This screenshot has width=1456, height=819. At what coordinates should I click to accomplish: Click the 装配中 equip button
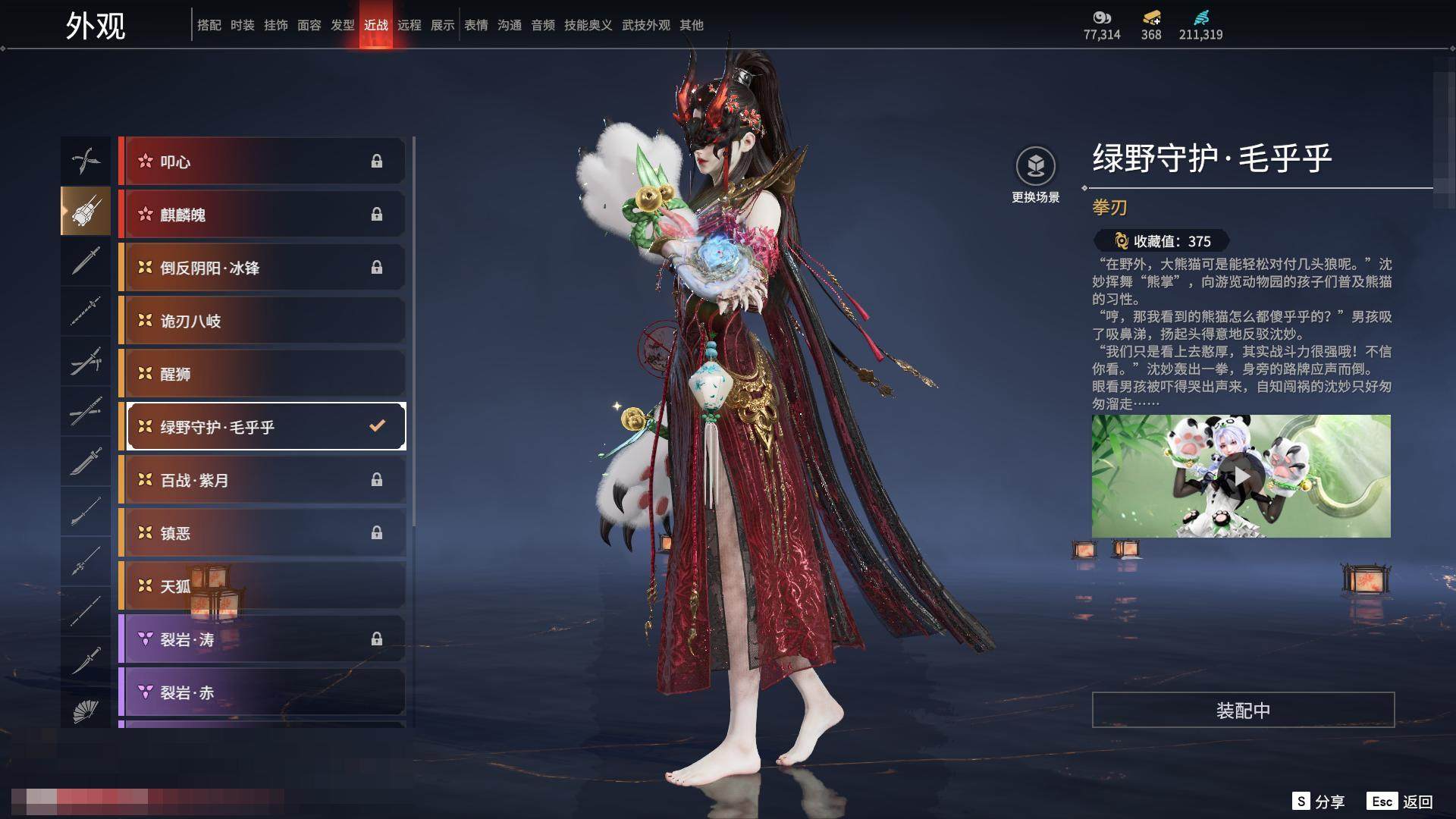1243,710
